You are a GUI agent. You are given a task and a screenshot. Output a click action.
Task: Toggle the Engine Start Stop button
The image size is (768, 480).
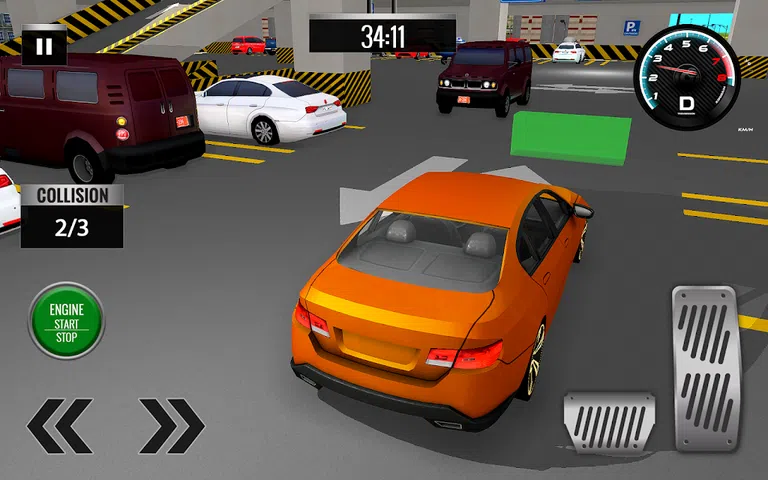[67, 322]
